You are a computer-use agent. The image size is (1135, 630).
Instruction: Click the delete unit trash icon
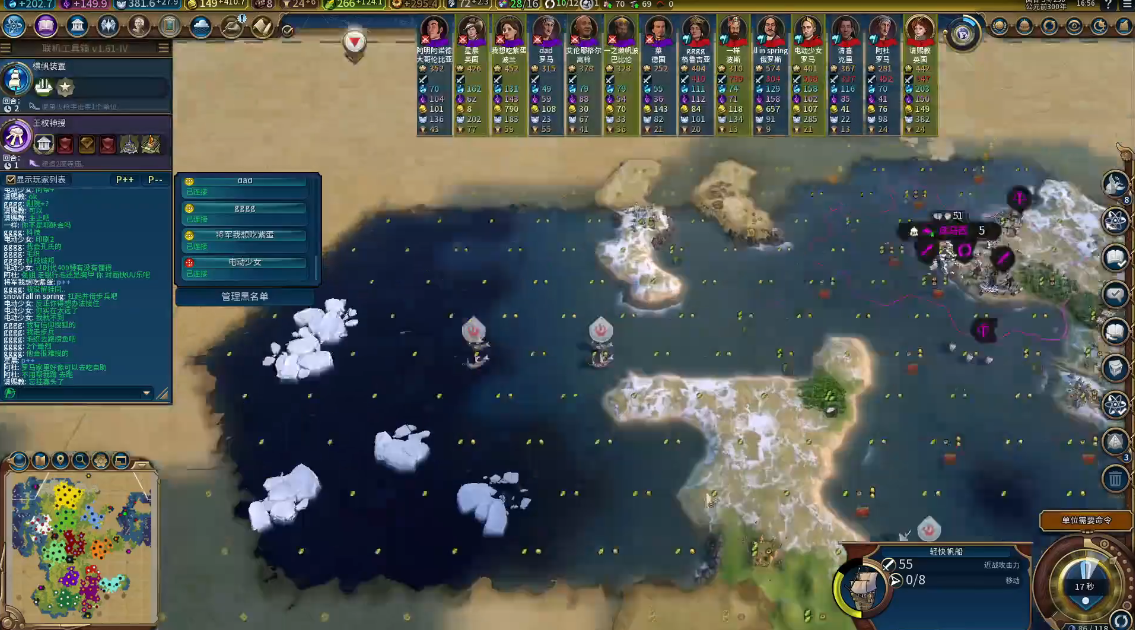(x=1116, y=479)
